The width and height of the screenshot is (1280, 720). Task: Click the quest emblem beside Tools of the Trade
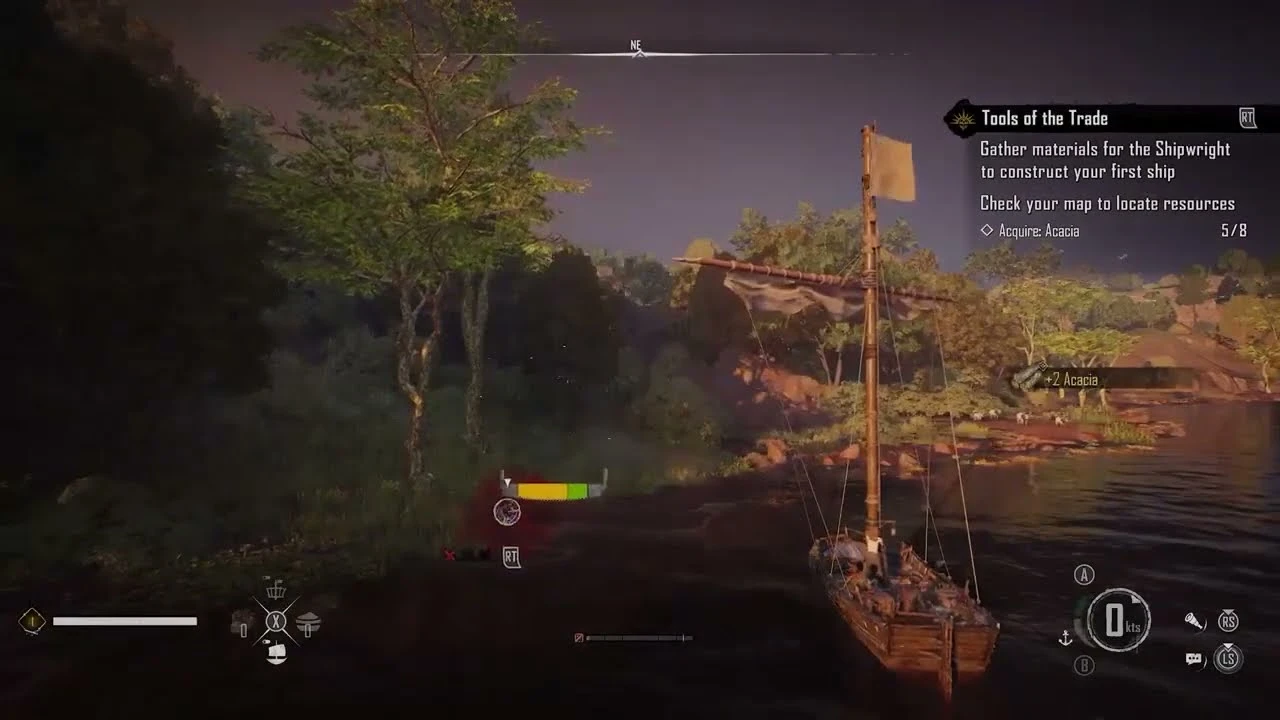pyautogui.click(x=962, y=117)
